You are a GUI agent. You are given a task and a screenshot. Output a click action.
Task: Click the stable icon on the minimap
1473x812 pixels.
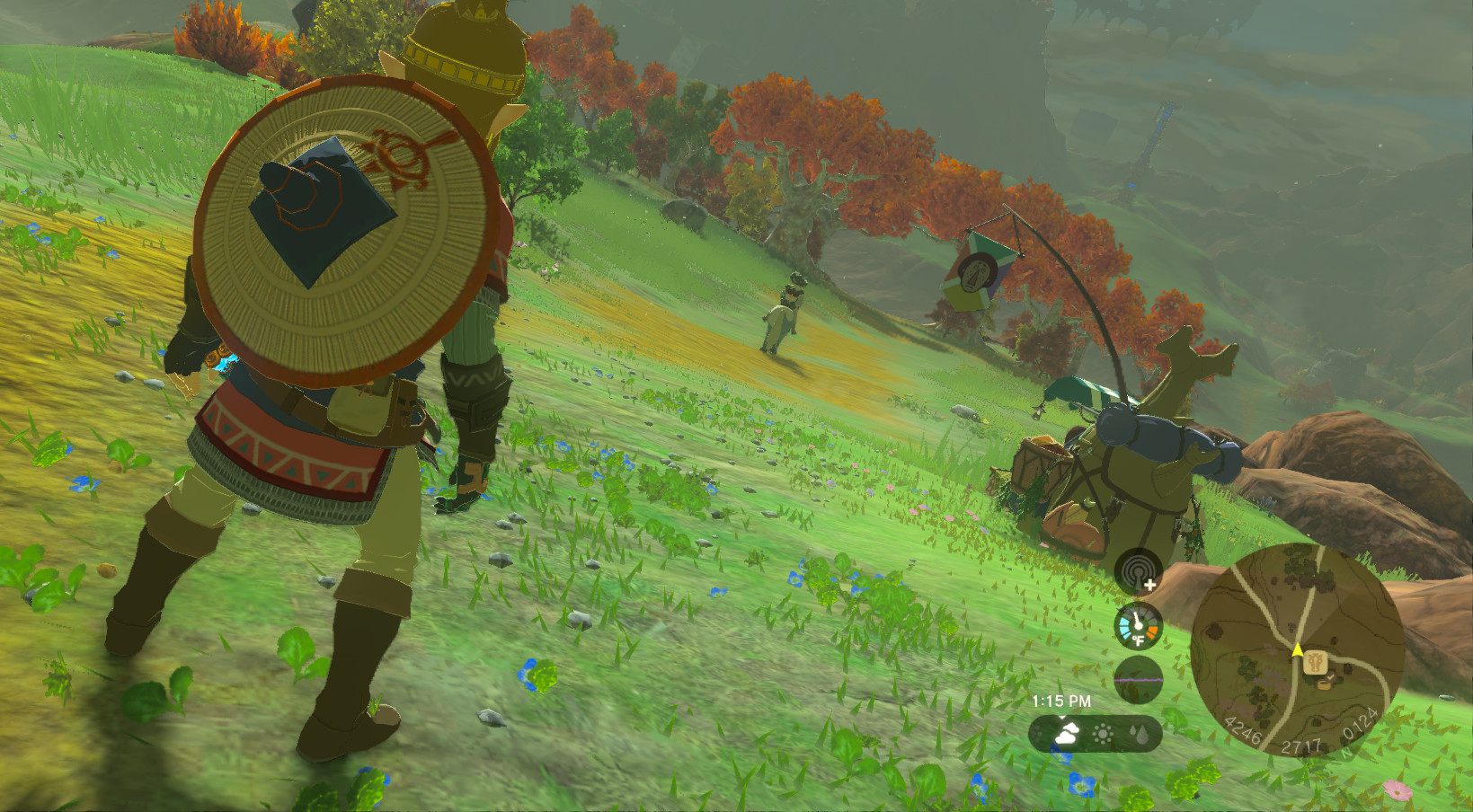point(1316,662)
